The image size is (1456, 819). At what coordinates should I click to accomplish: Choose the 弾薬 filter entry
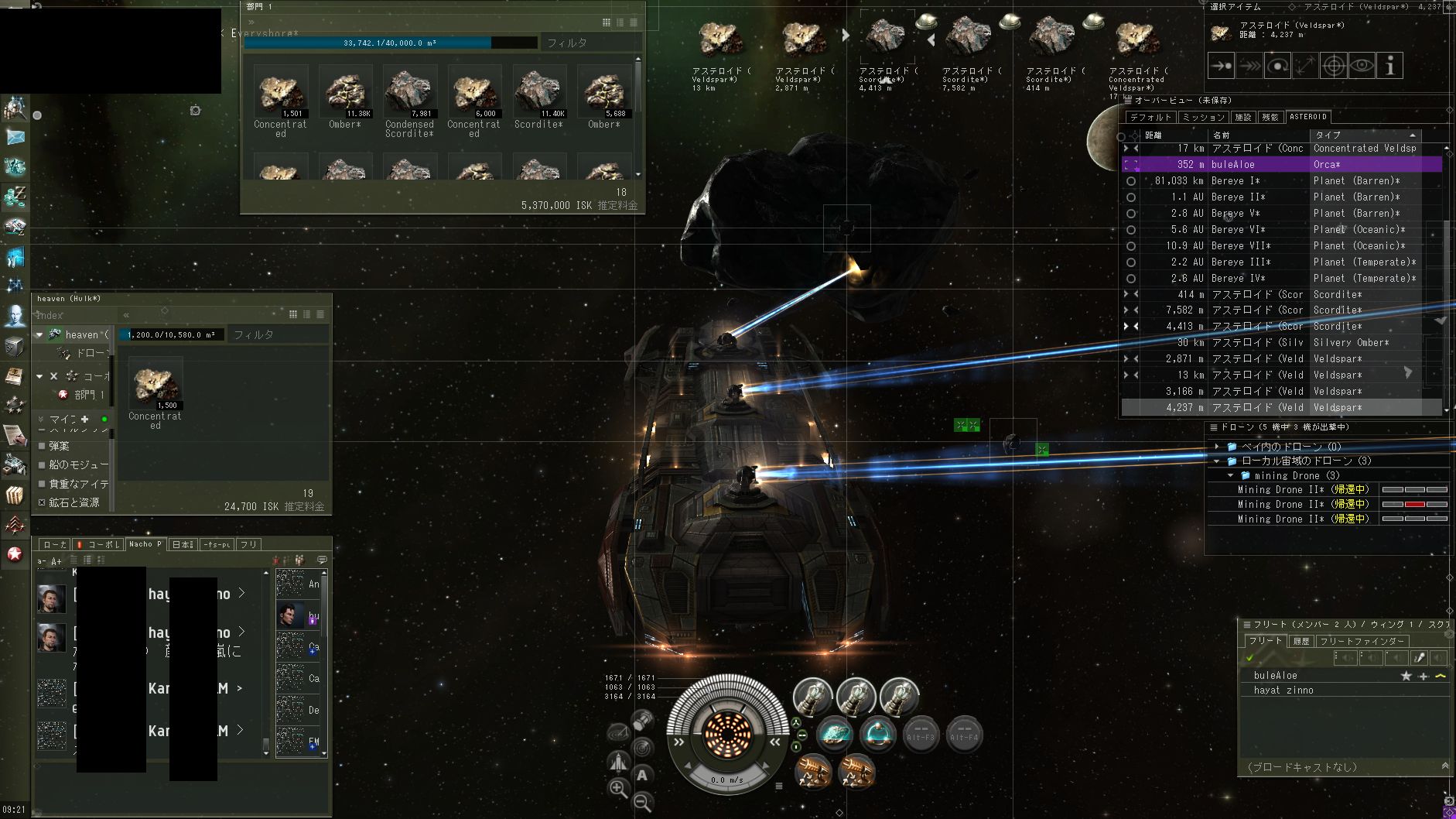tap(60, 446)
